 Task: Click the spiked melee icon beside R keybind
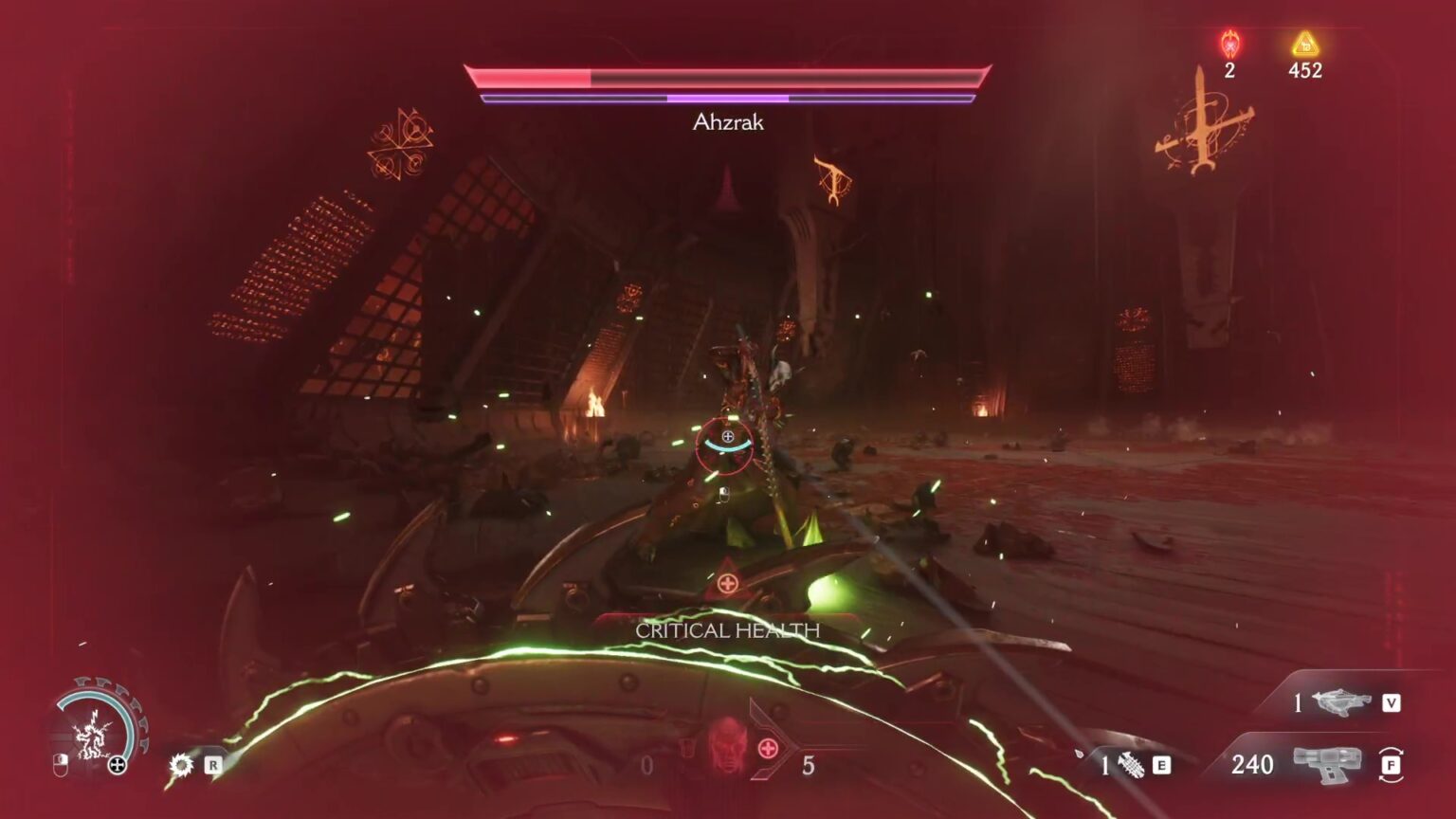180,765
